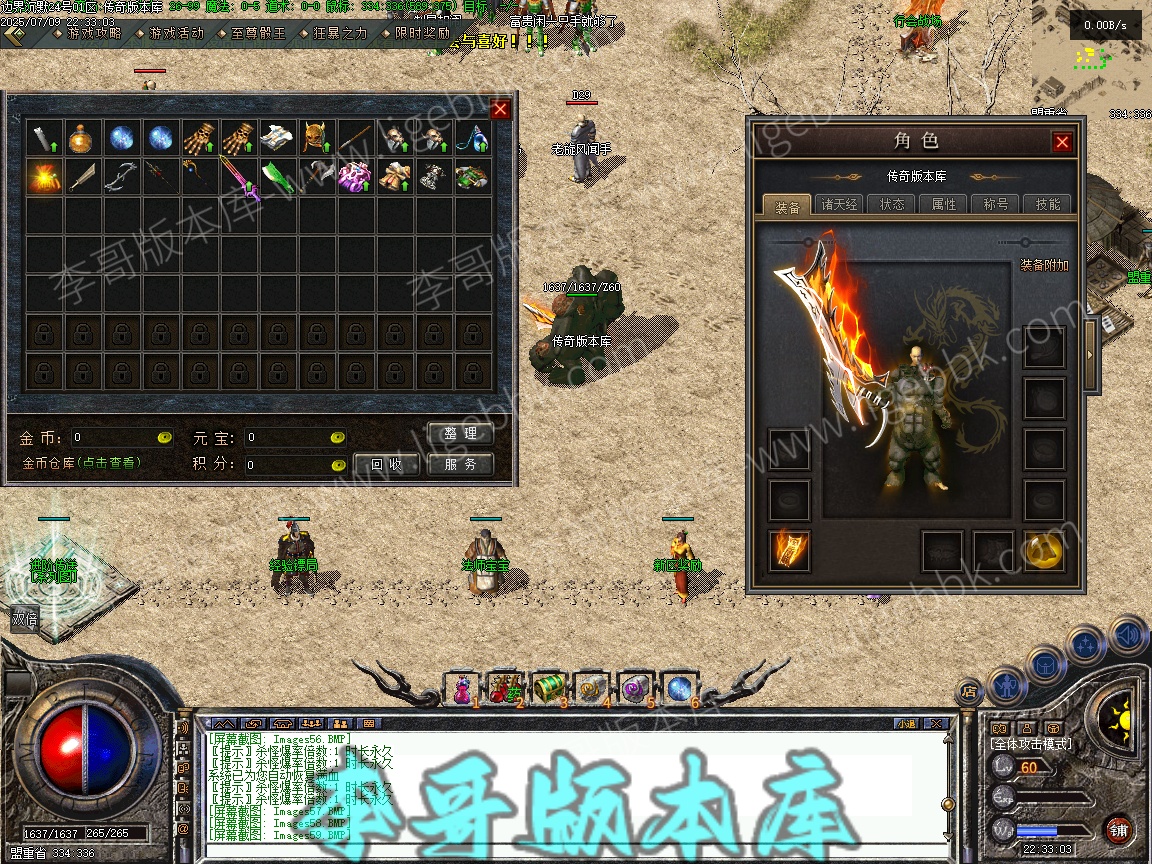Select the 状态 status tab
The width and height of the screenshot is (1152, 864).
point(892,204)
